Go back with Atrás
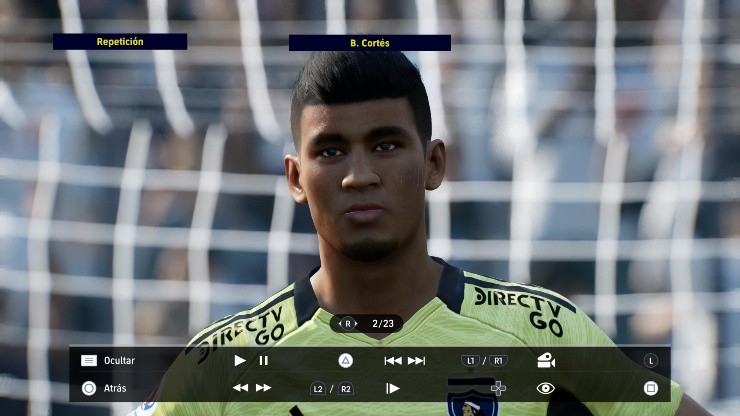Image resolution: width=740 pixels, height=416 pixels. tap(114, 388)
